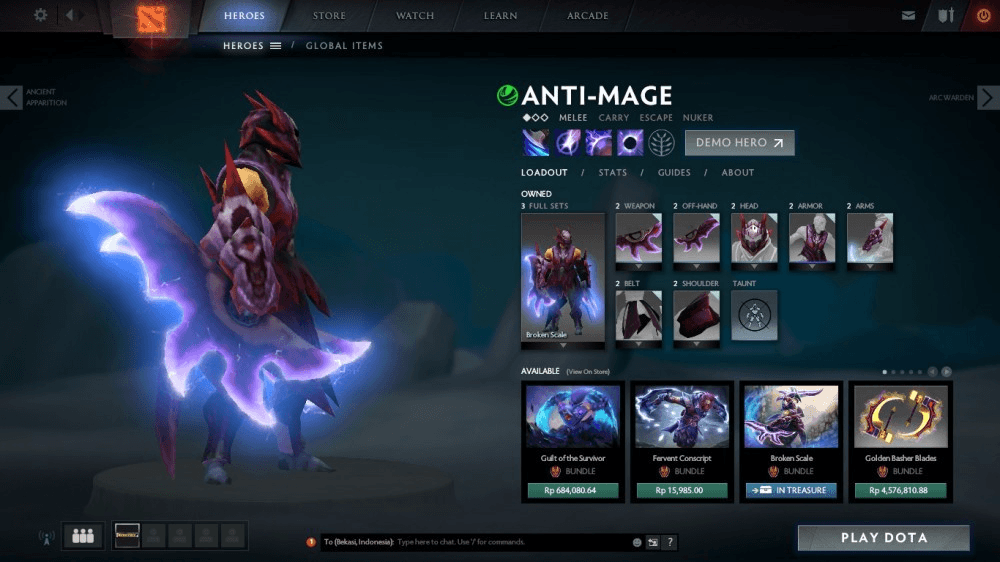The image size is (1000, 562).
Task: Click the Demo Hero button
Action: pyautogui.click(x=739, y=143)
